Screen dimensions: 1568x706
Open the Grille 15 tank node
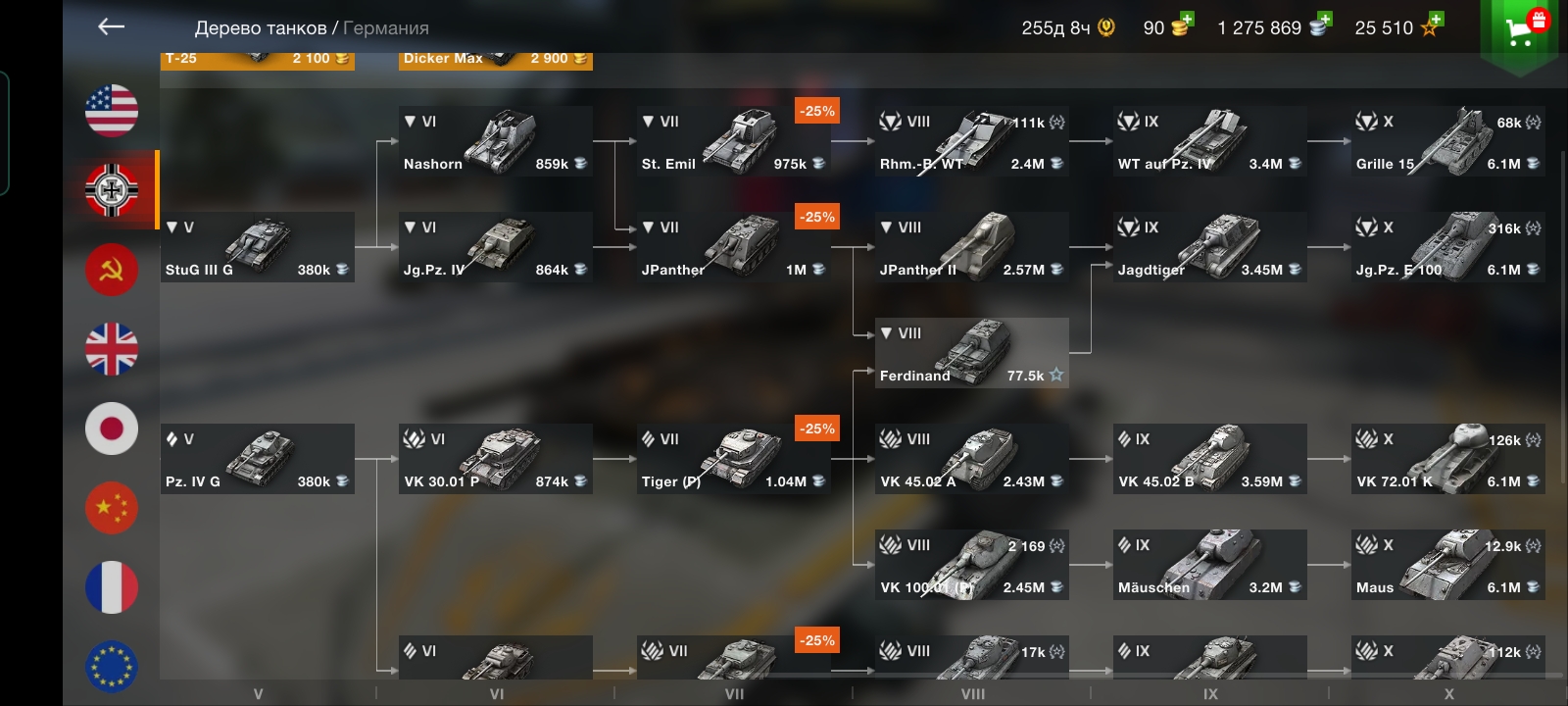[1447, 141]
